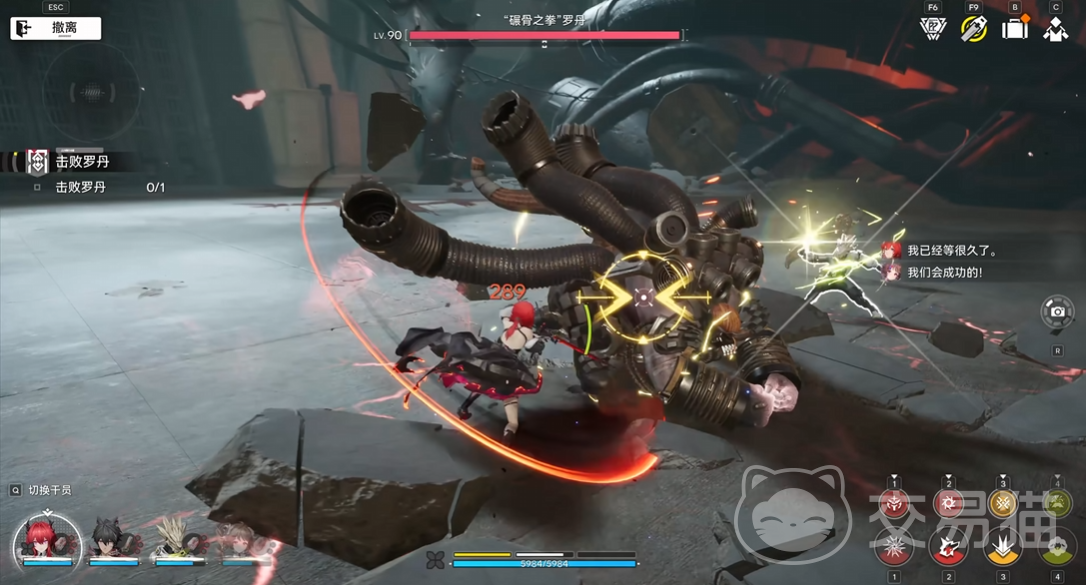Select the red-haired horned operator portrait
The height and width of the screenshot is (585, 1086).
[x=47, y=541]
